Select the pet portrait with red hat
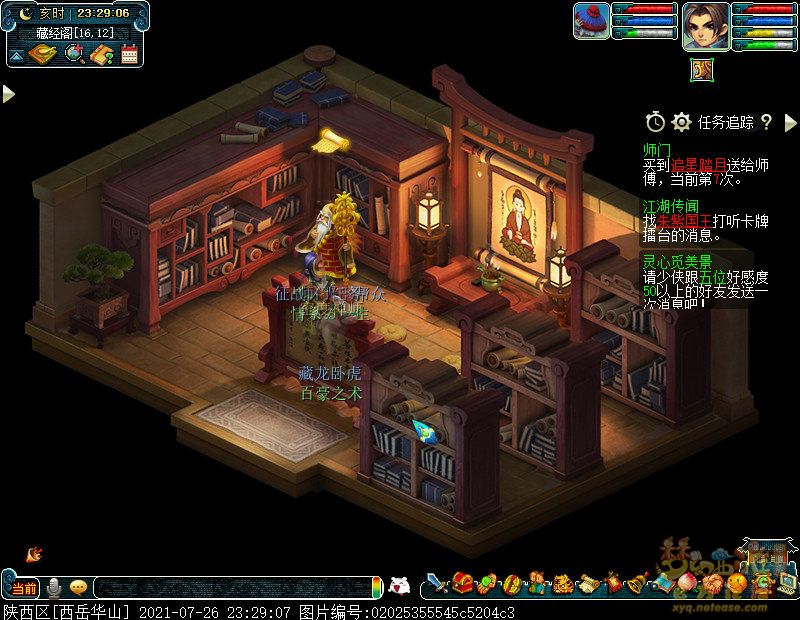Screen dimensions: 800x620 click(592, 21)
